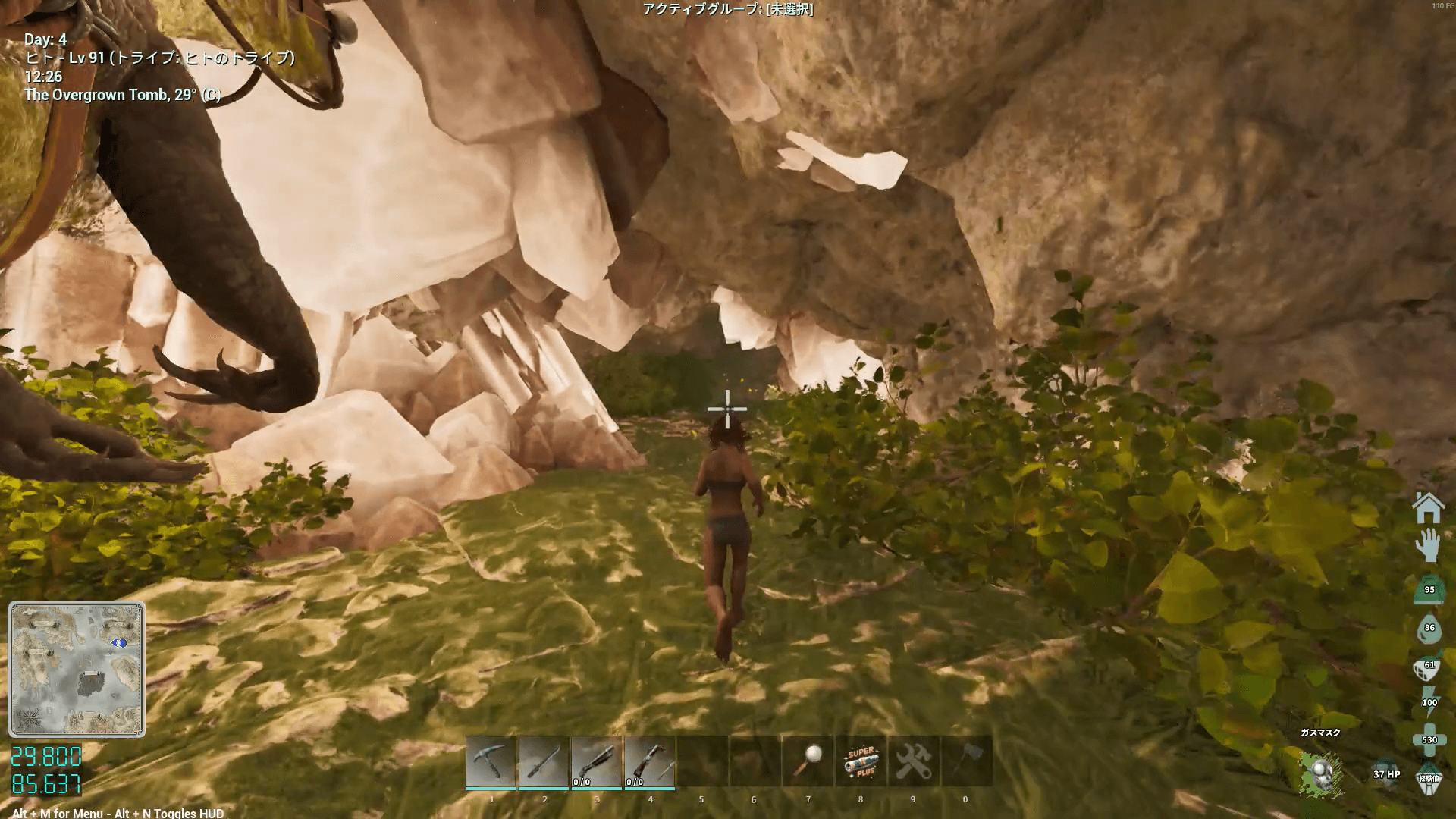Open the minimap

(x=77, y=669)
